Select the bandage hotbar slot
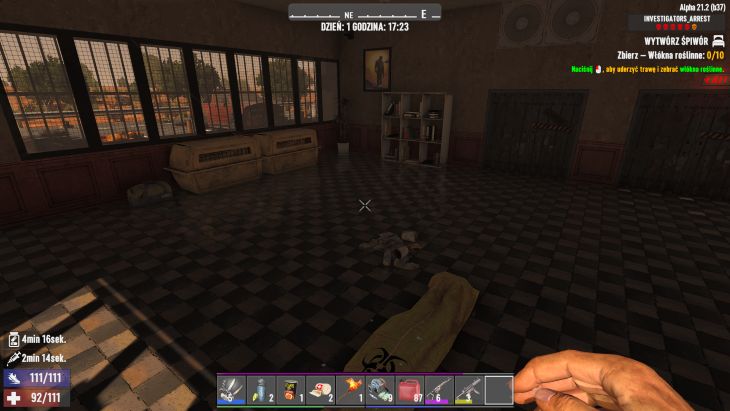730x411 pixels. [321, 390]
